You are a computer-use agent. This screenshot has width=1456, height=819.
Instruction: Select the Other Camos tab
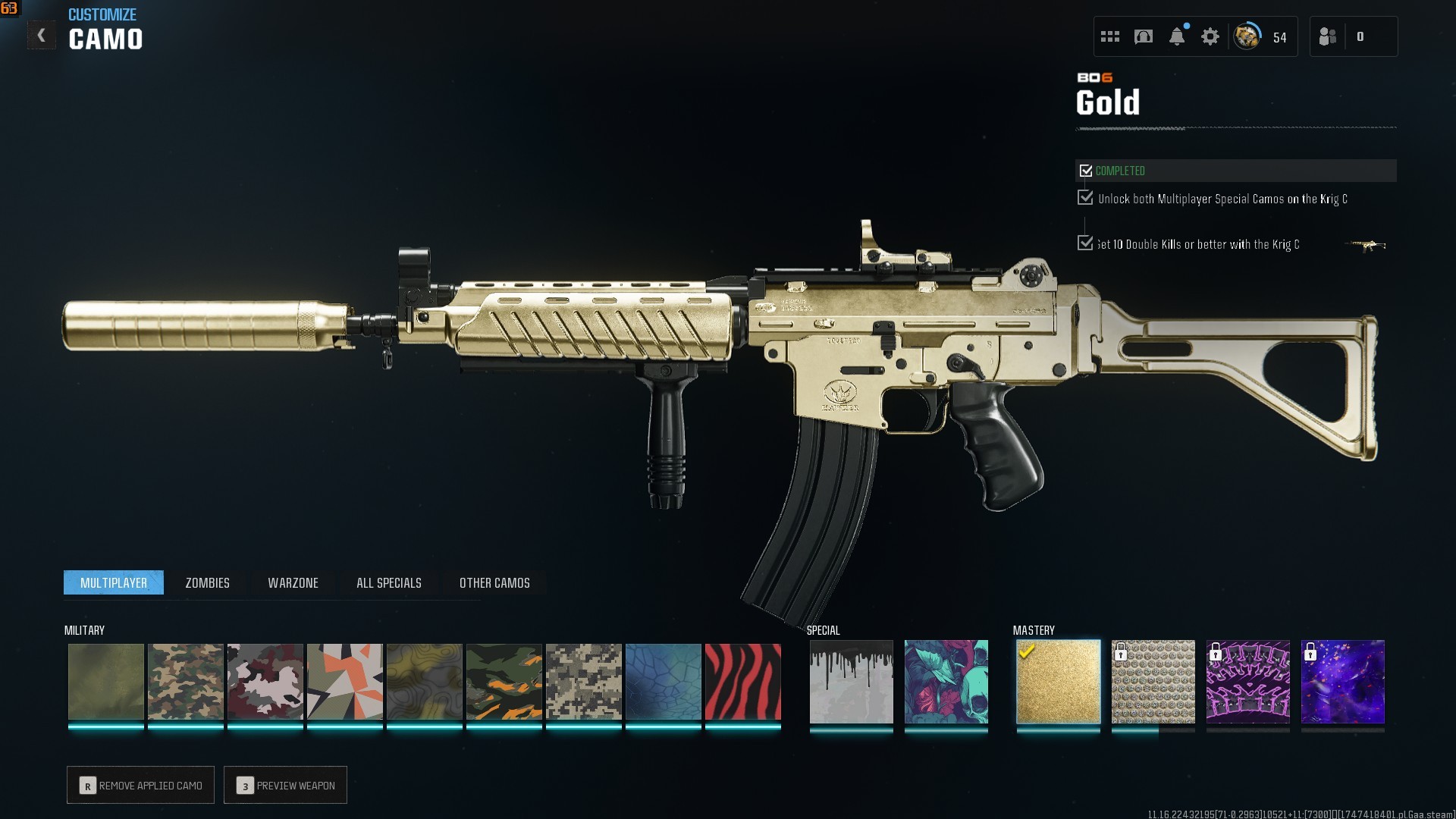[x=494, y=582]
